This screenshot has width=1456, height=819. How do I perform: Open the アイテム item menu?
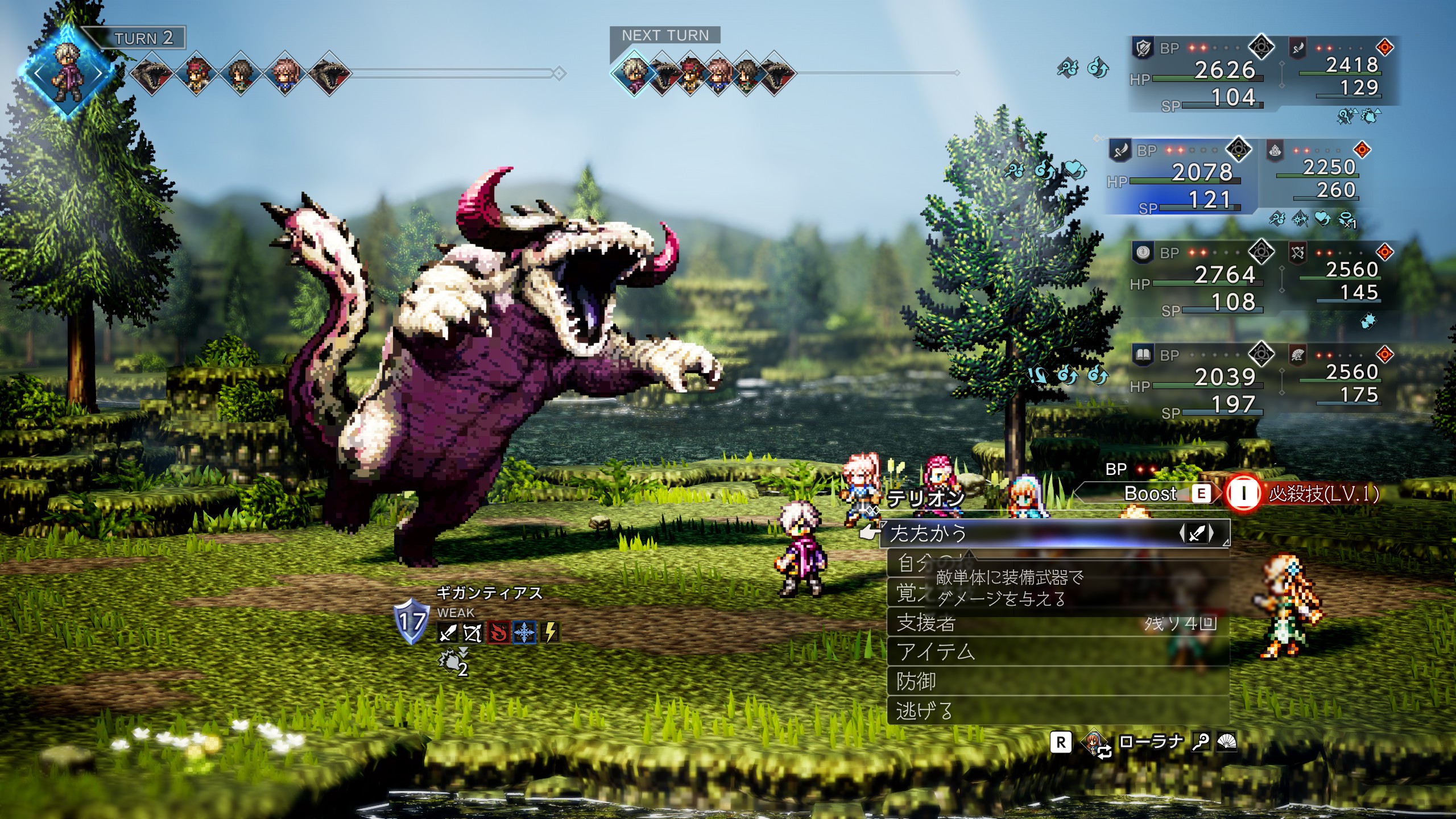(936, 652)
